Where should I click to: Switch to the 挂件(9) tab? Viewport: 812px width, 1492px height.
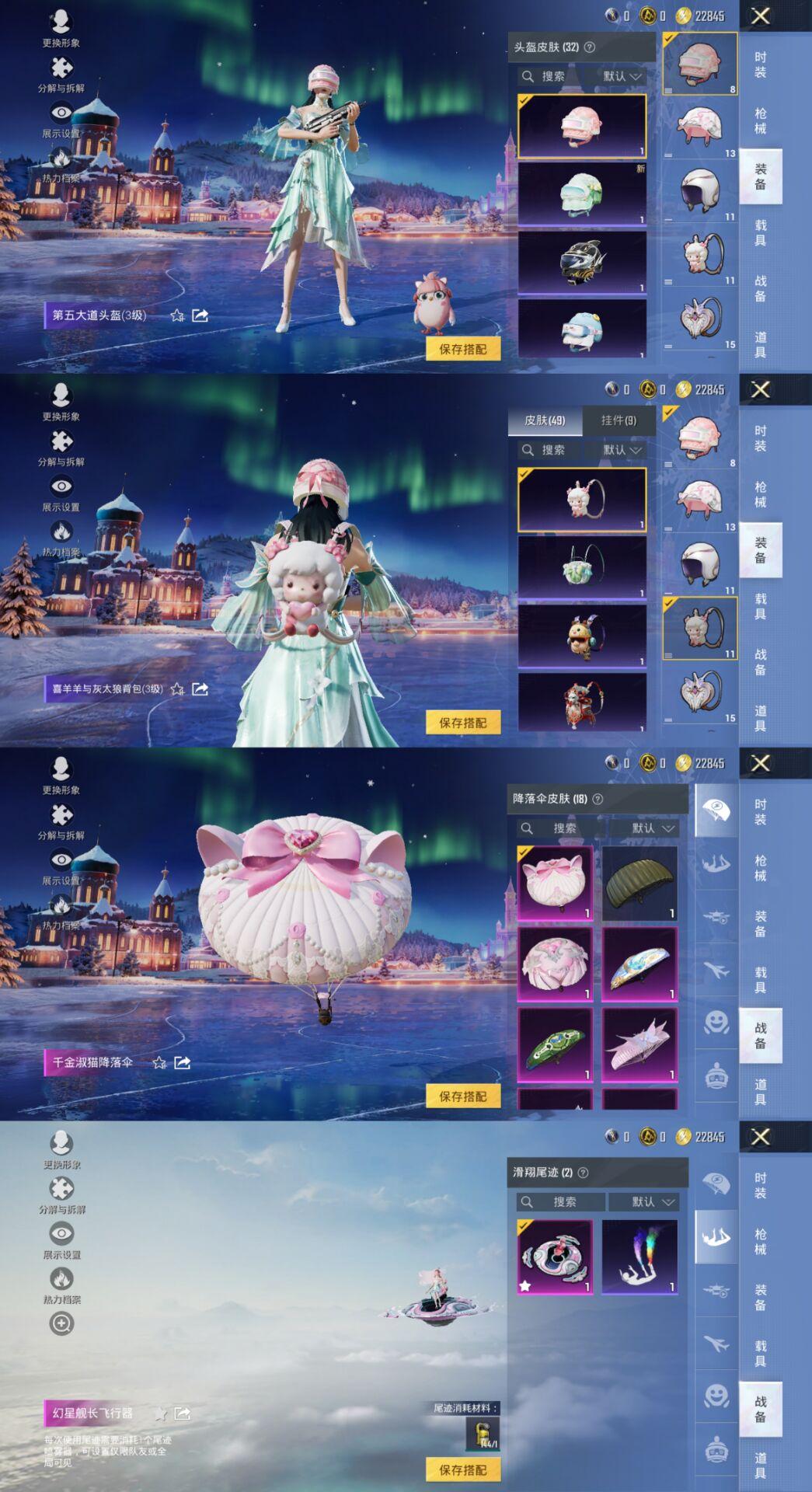click(x=619, y=420)
